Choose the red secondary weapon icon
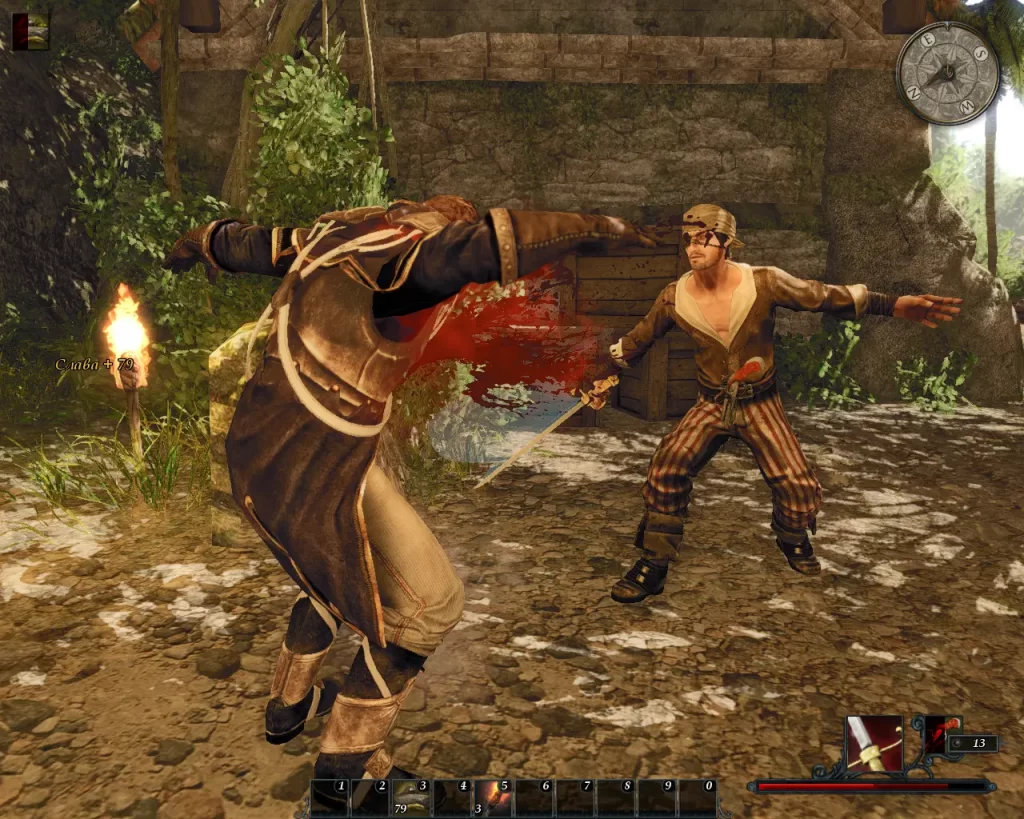The height and width of the screenshot is (819, 1024). [940, 735]
